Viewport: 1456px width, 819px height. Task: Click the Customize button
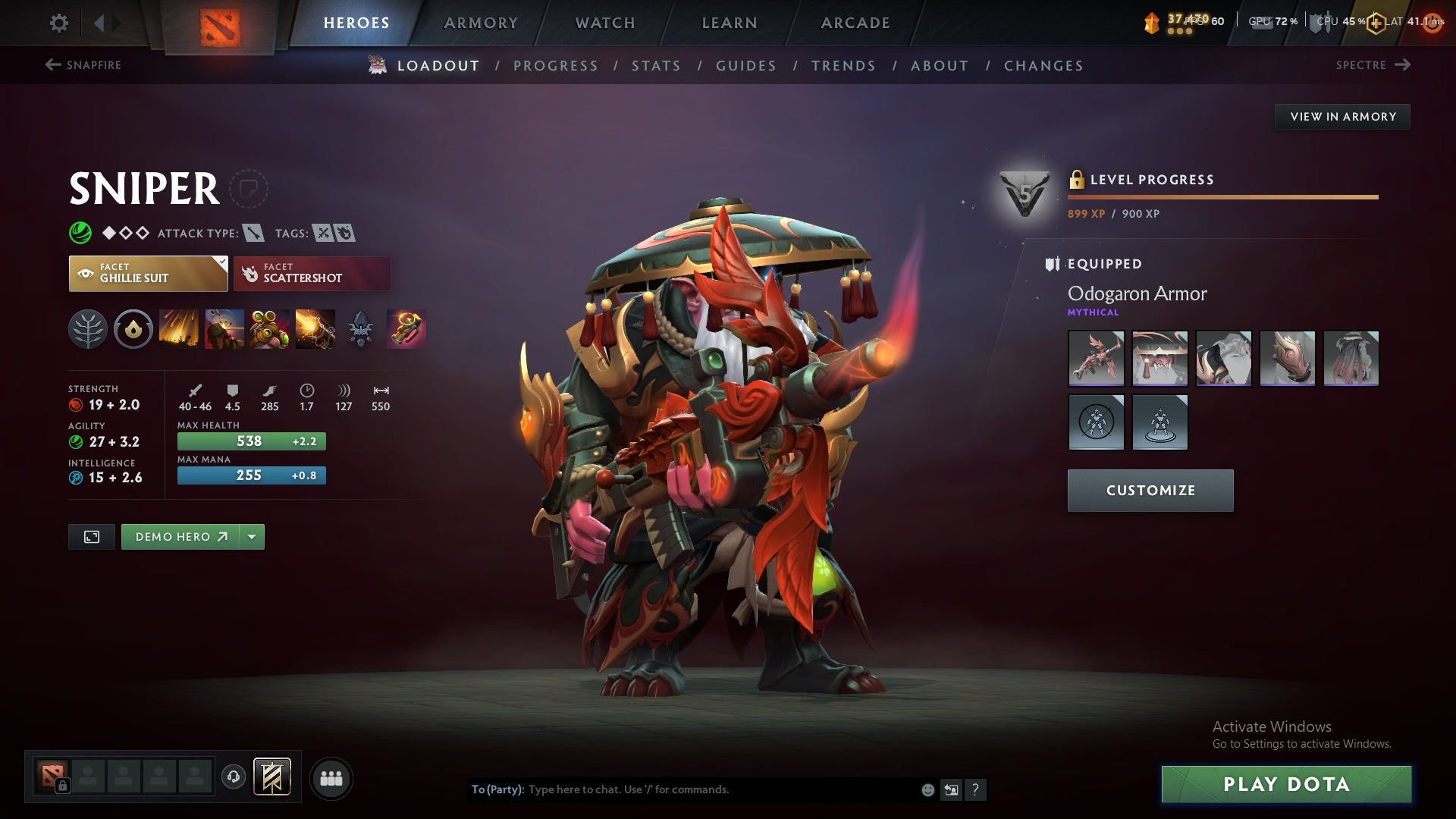point(1150,490)
